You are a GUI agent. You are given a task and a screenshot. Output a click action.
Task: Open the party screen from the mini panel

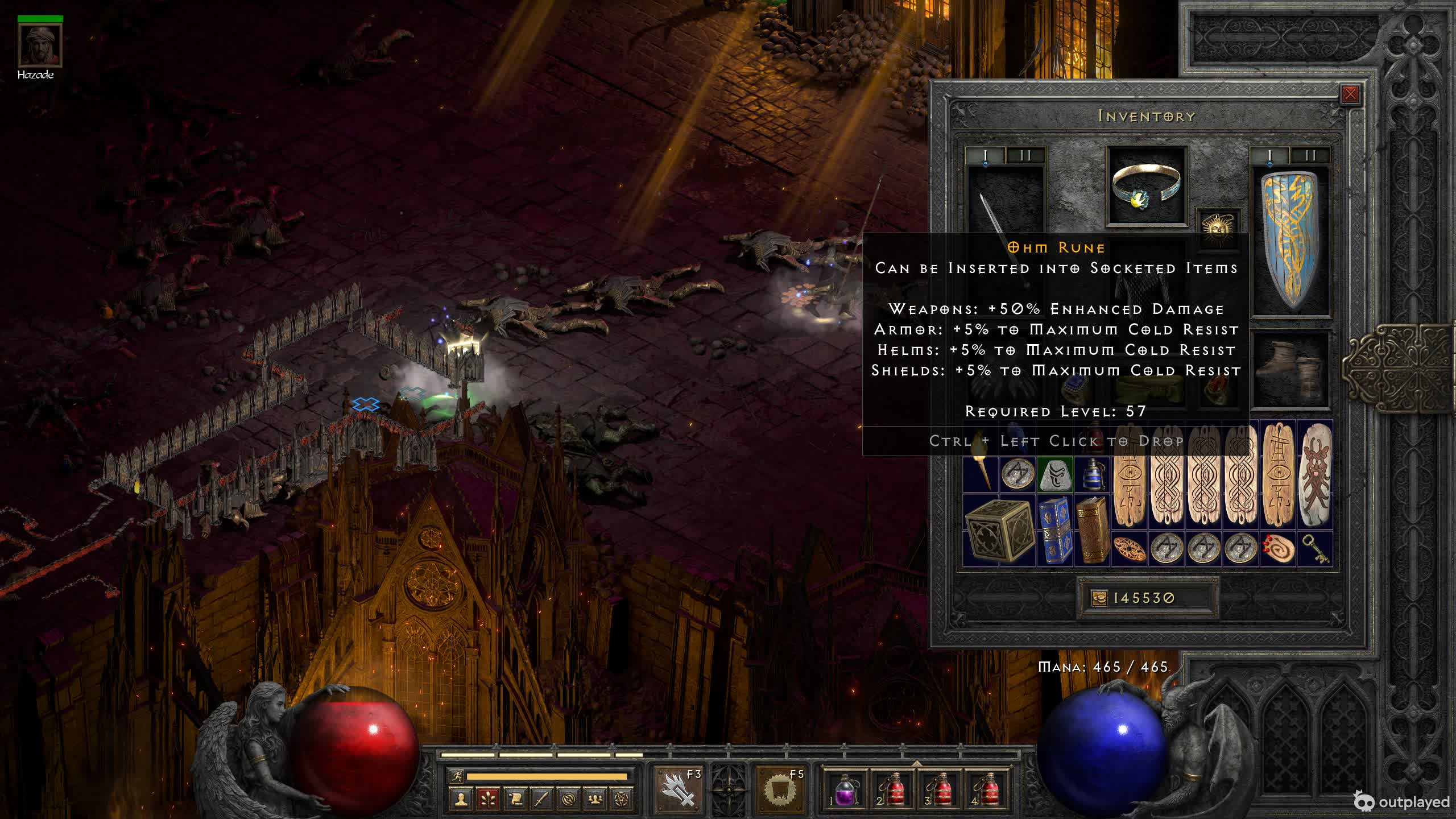tap(595, 800)
